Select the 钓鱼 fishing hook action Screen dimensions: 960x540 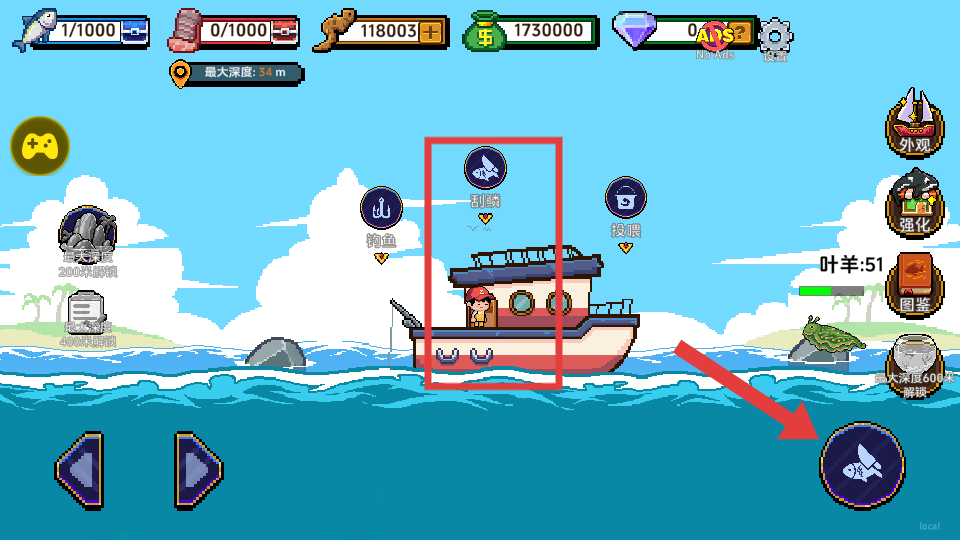coord(381,209)
